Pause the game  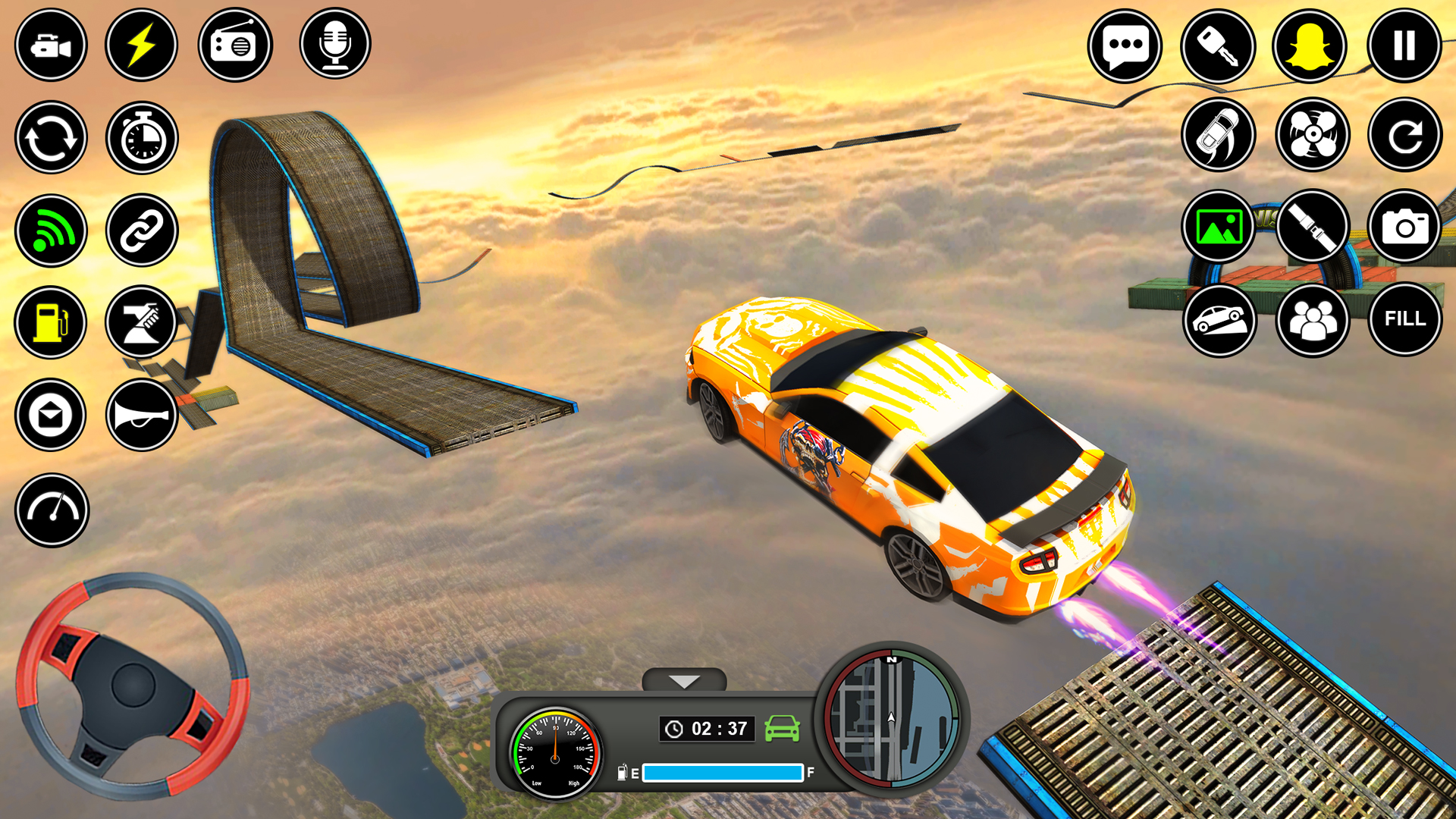click(x=1405, y=45)
